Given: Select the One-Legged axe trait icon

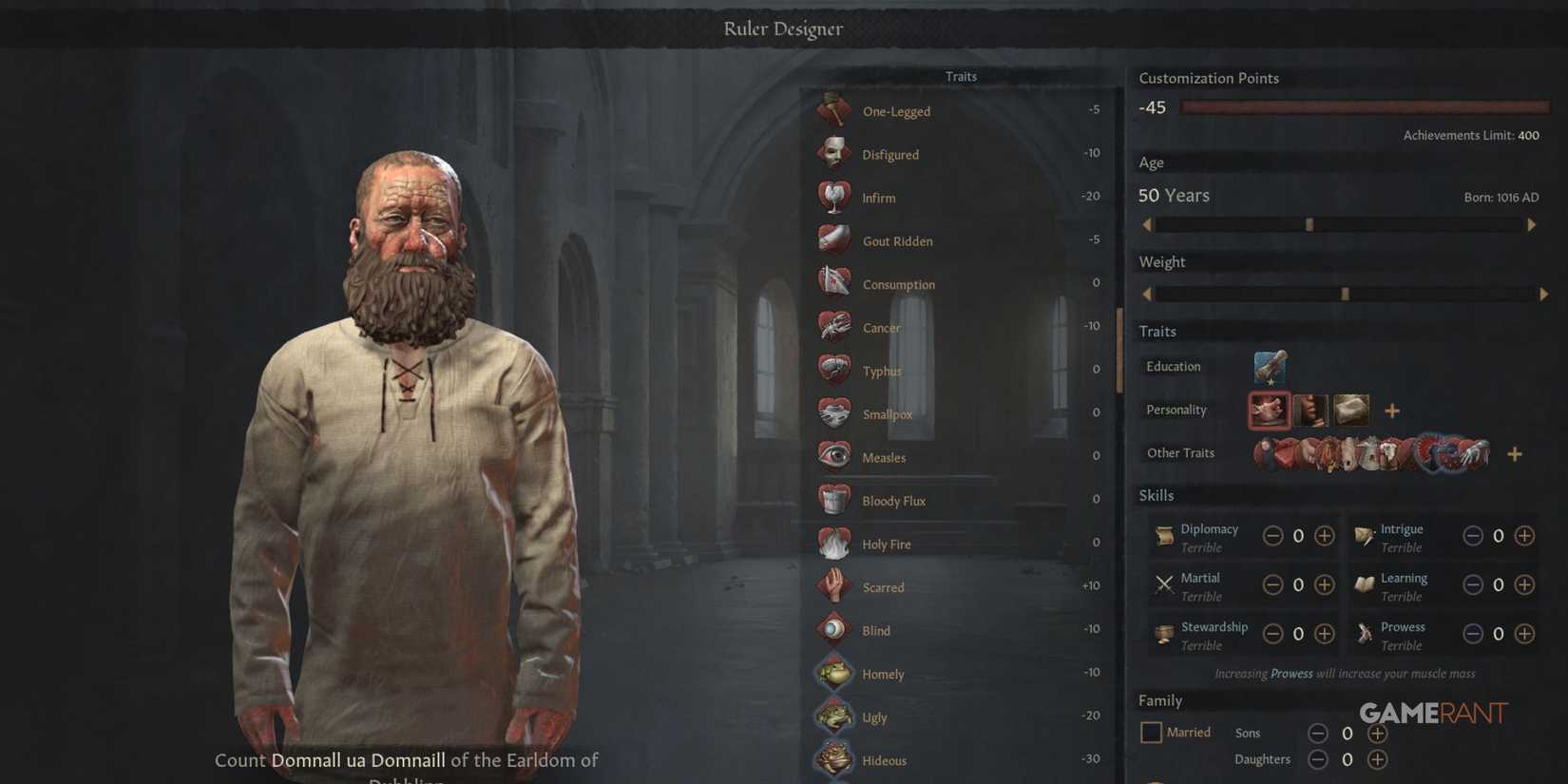Looking at the screenshot, I should click(833, 109).
